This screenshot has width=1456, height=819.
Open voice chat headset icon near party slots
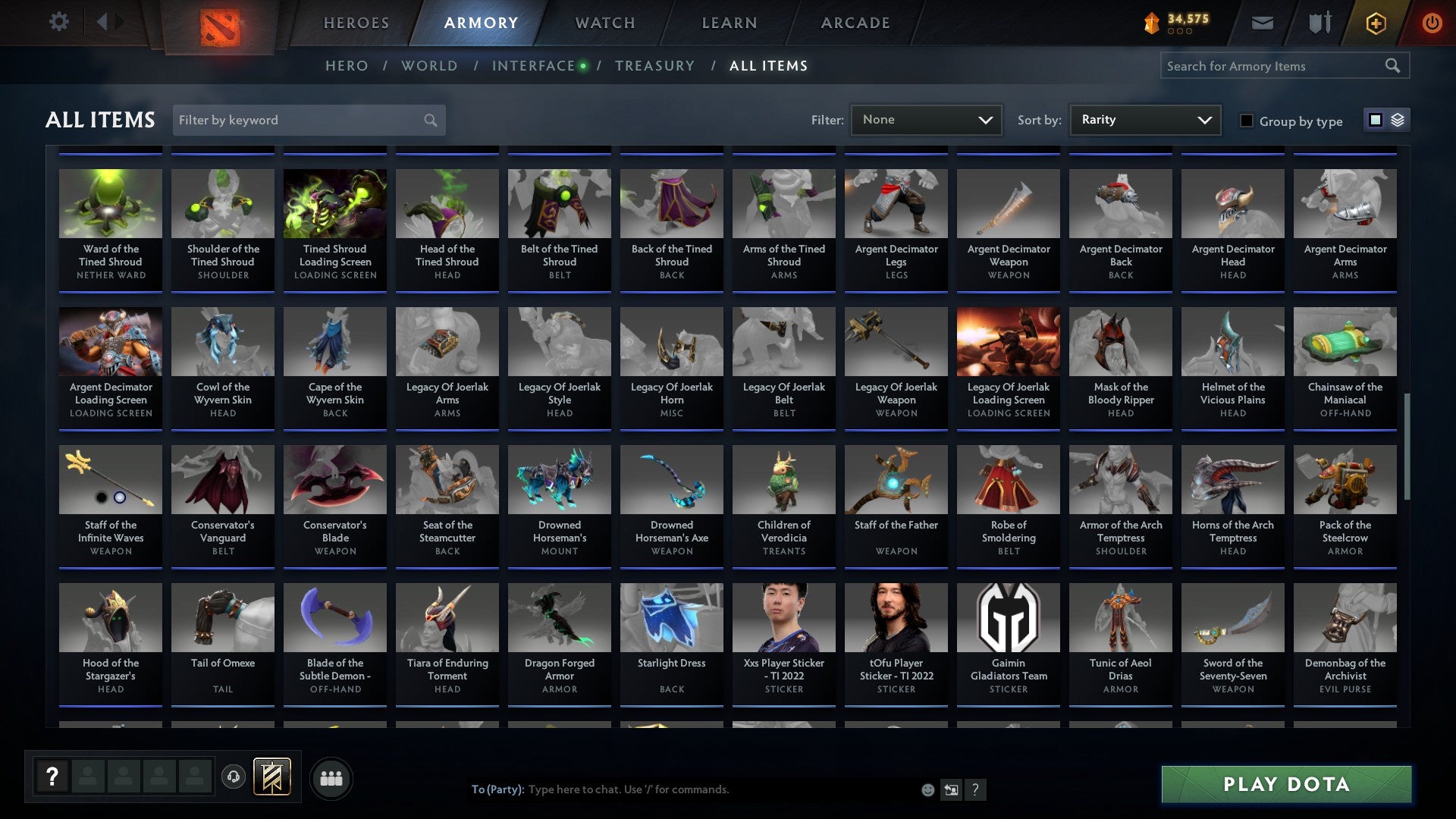point(234,777)
